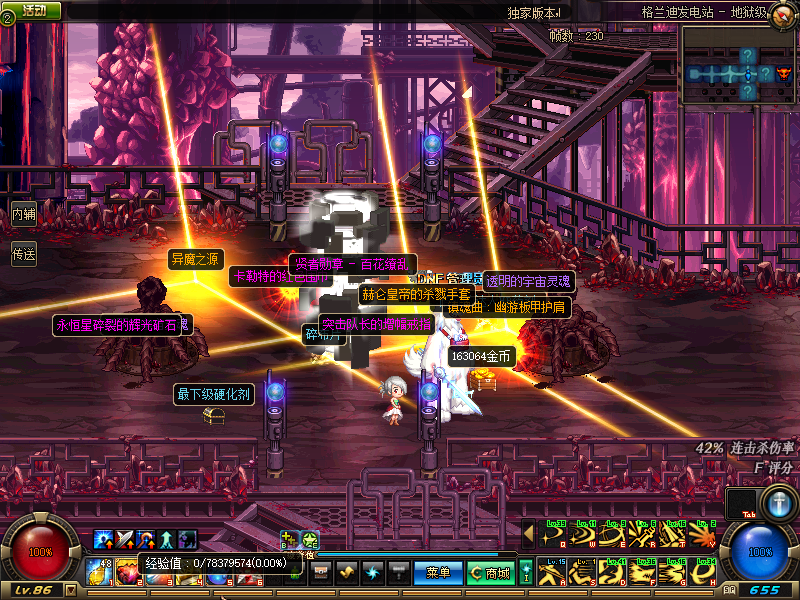Click the crossed swords buff icon
The height and width of the screenshot is (600, 800).
[x=123, y=541]
